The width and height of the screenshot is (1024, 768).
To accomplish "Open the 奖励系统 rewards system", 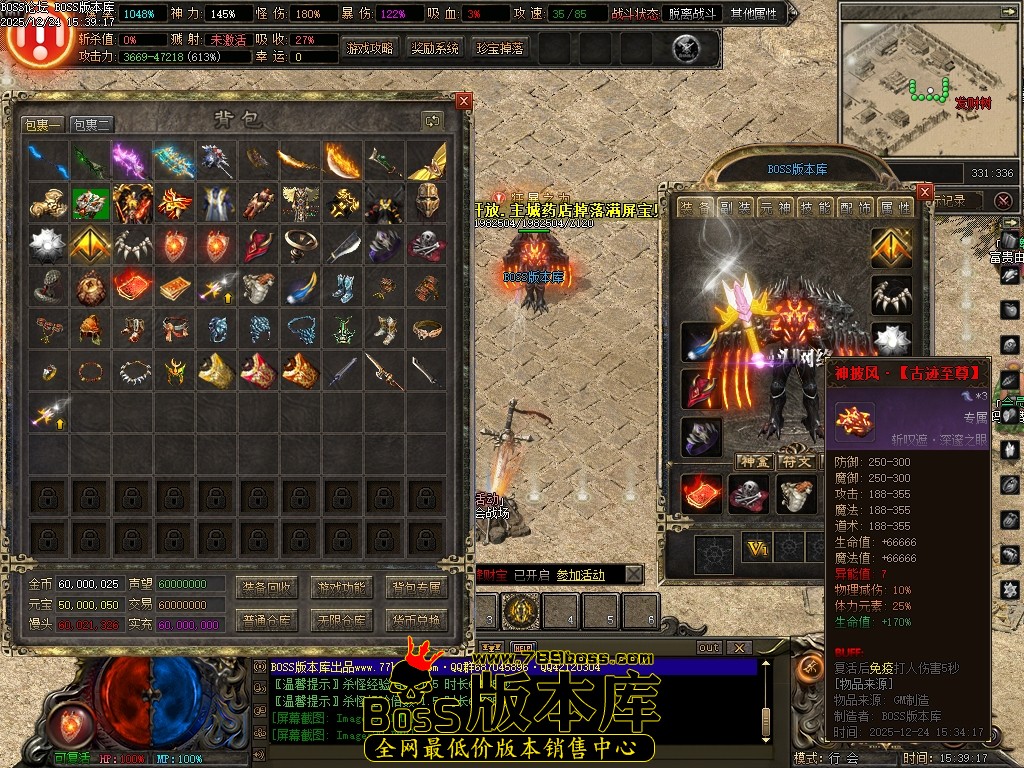I will (x=435, y=48).
